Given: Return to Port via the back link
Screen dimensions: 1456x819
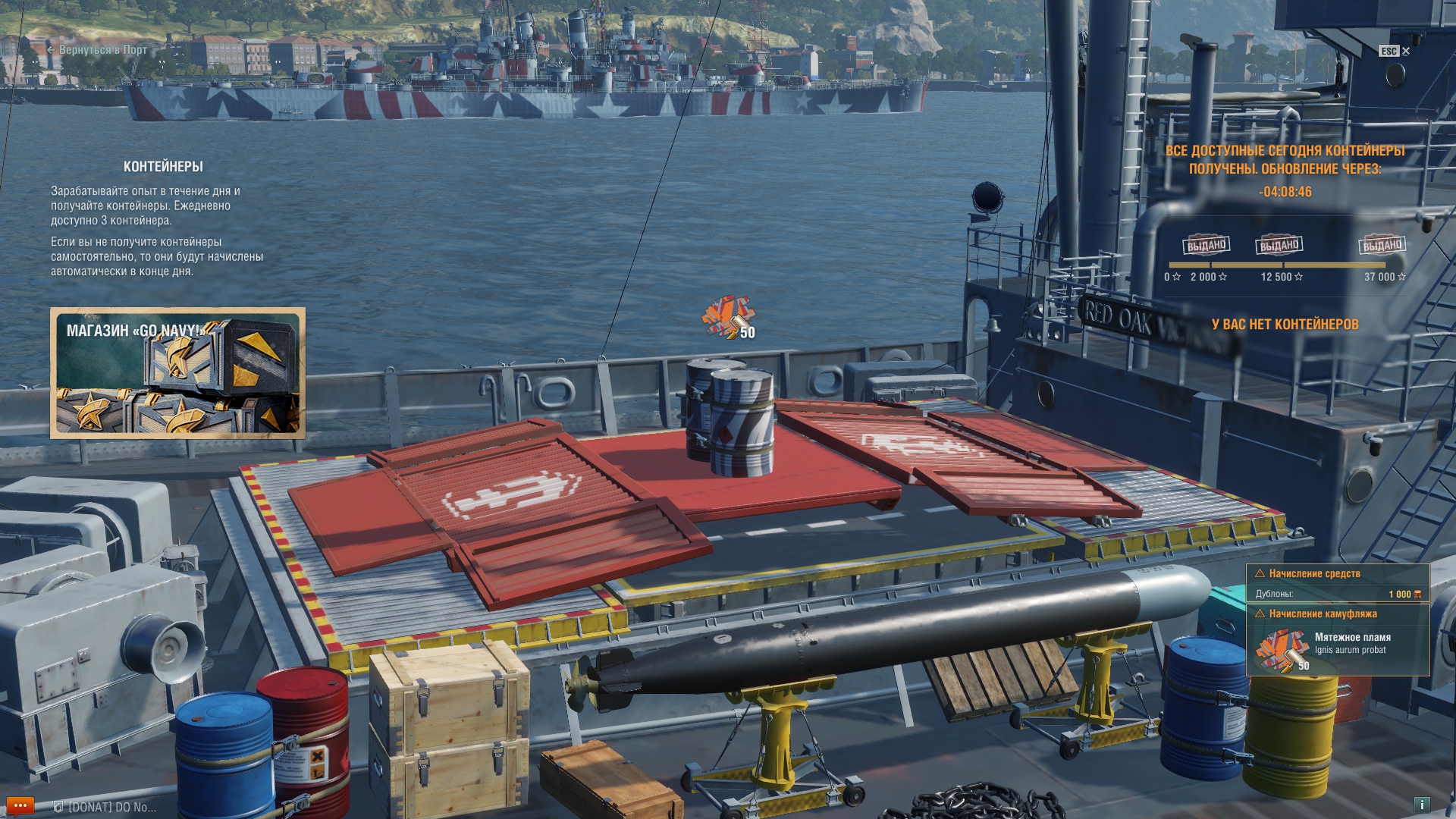Looking at the screenshot, I should [97, 50].
